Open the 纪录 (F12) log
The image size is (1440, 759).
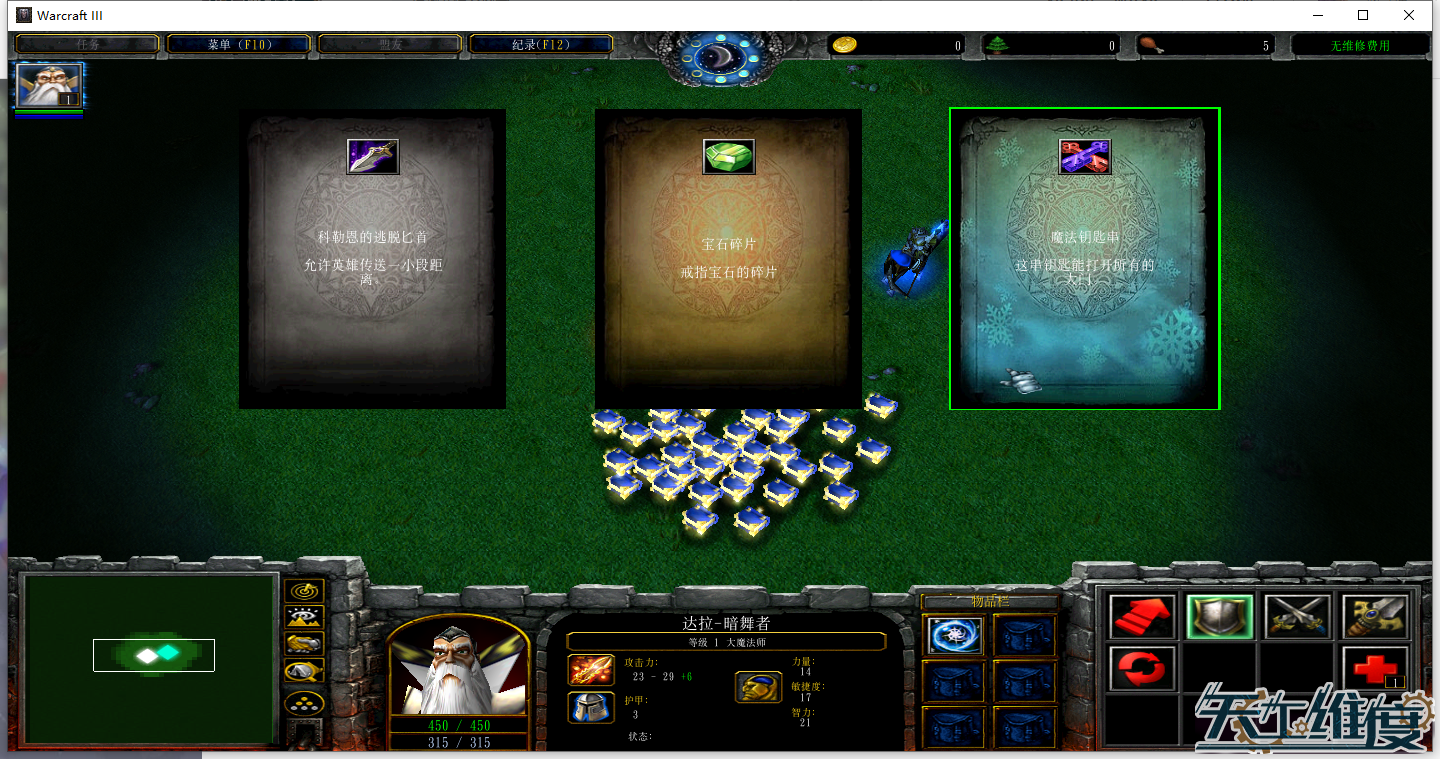pyautogui.click(x=540, y=44)
